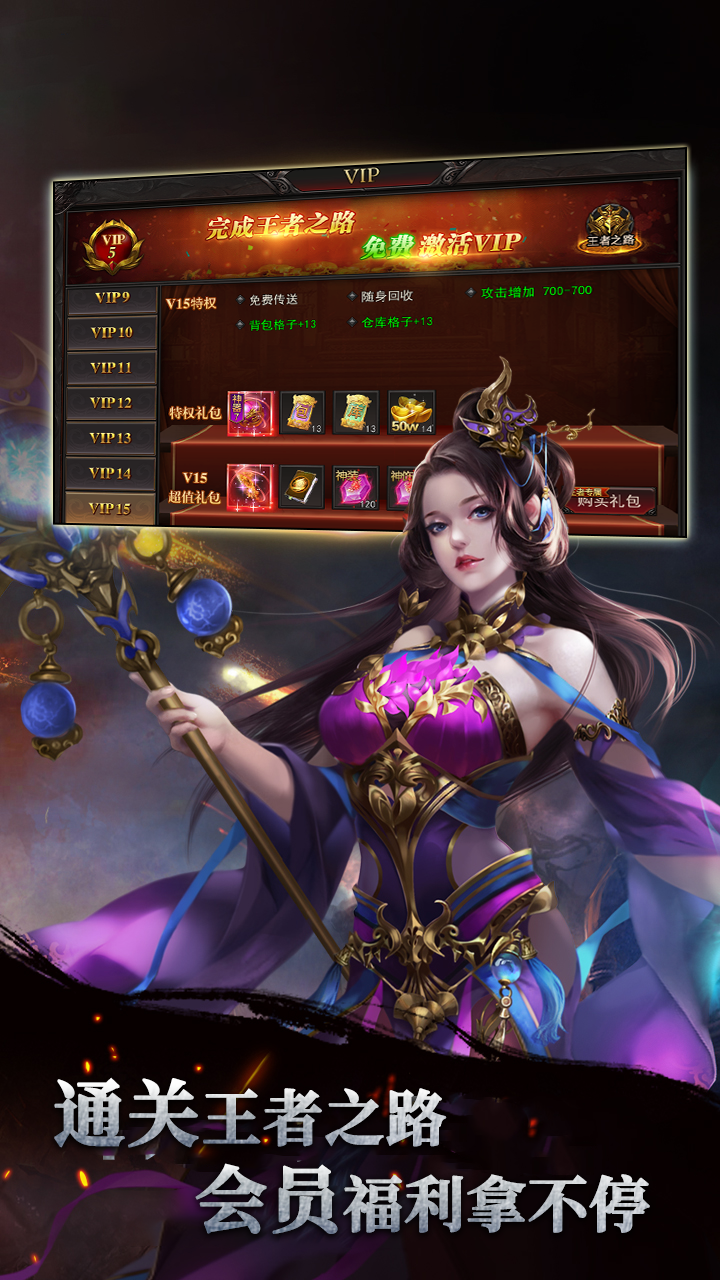Screen dimensions: 720x1280
Task: Select the dark book item in 超值礼包
Action: point(302,487)
